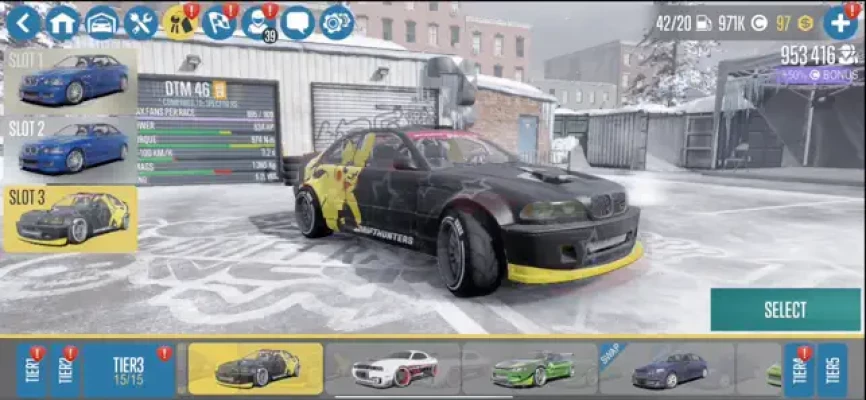Screen dimensions: 866x400
Task: Pick the white muscle car thumbnail
Action: 394,369
